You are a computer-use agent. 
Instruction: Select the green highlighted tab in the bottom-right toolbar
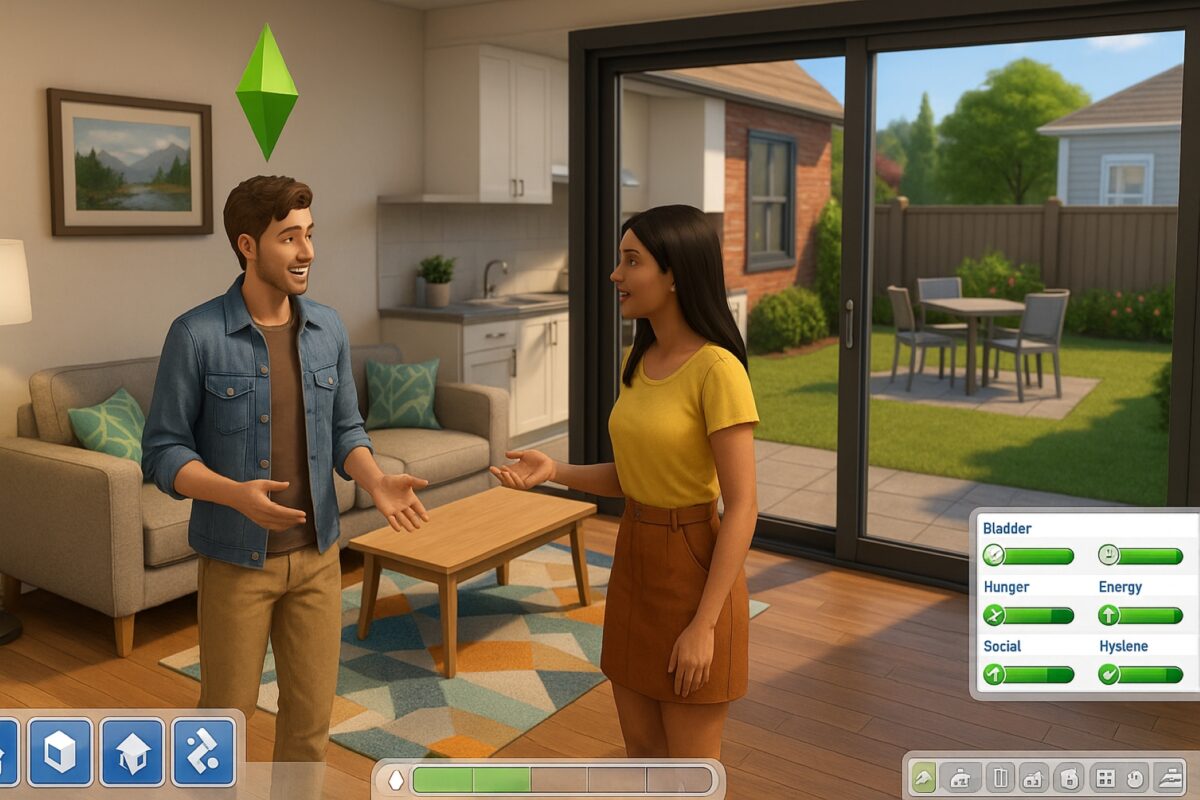tap(924, 777)
